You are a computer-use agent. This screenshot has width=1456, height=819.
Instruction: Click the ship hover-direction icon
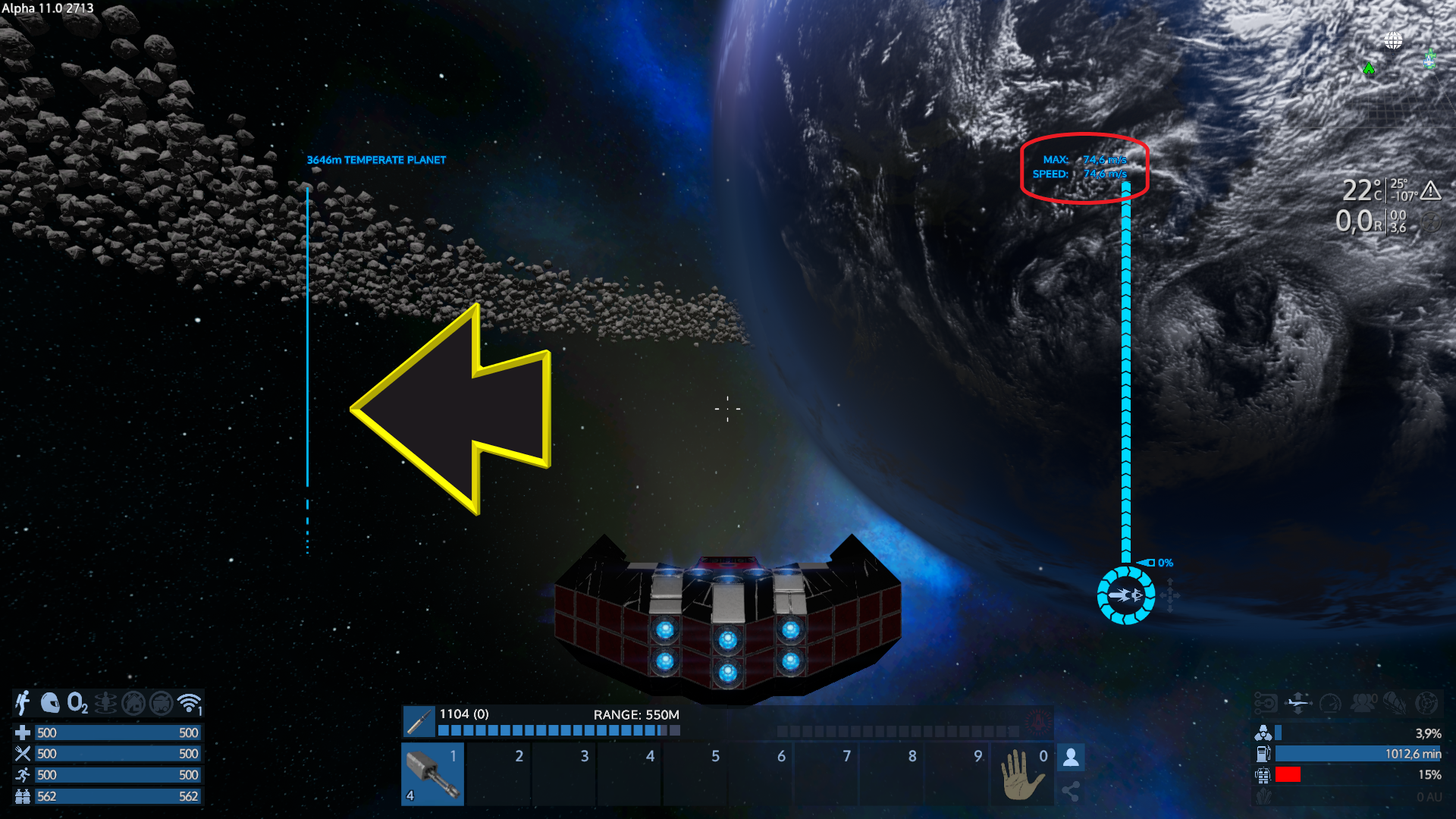1298,702
